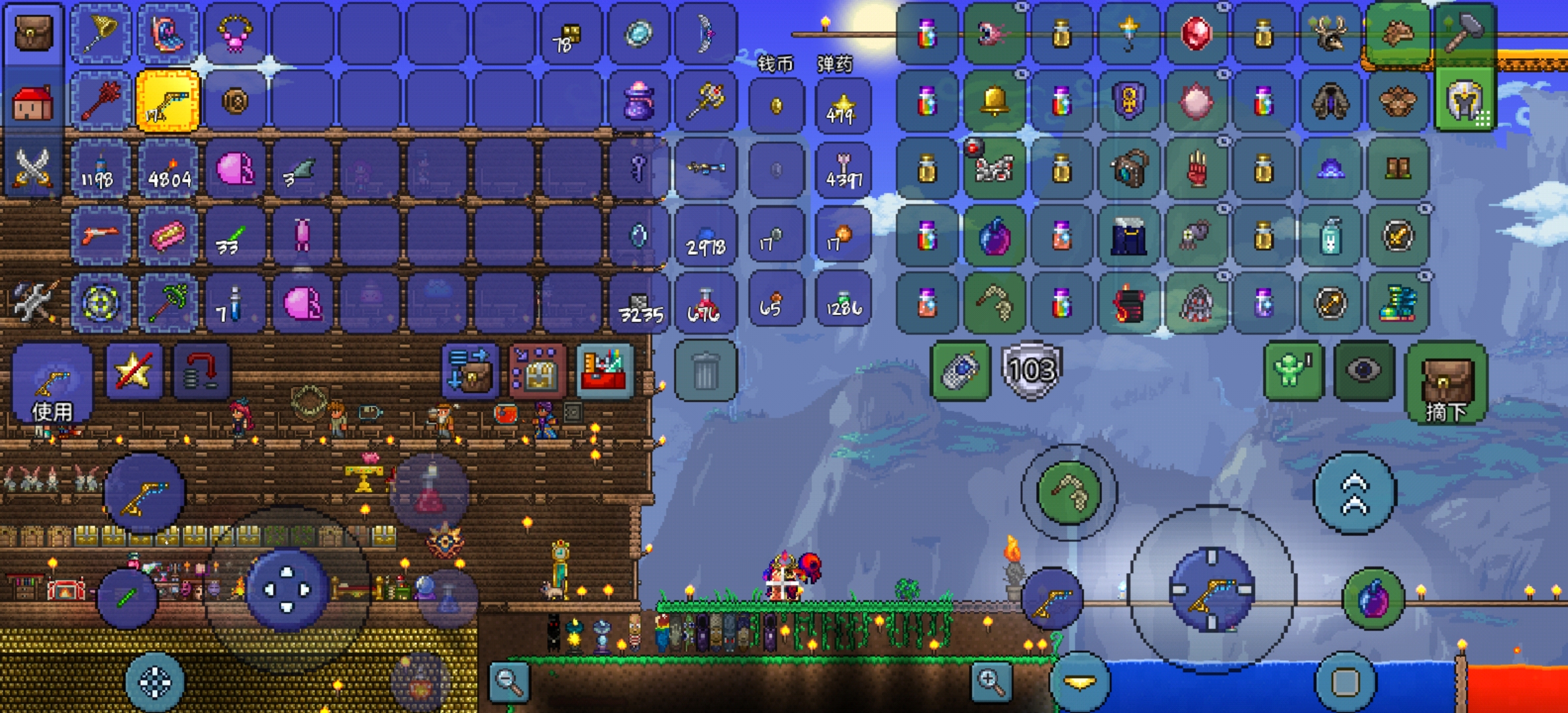Viewport: 1568px width, 713px height.
Task: Zoom in with the plus magnifier
Action: tap(991, 681)
